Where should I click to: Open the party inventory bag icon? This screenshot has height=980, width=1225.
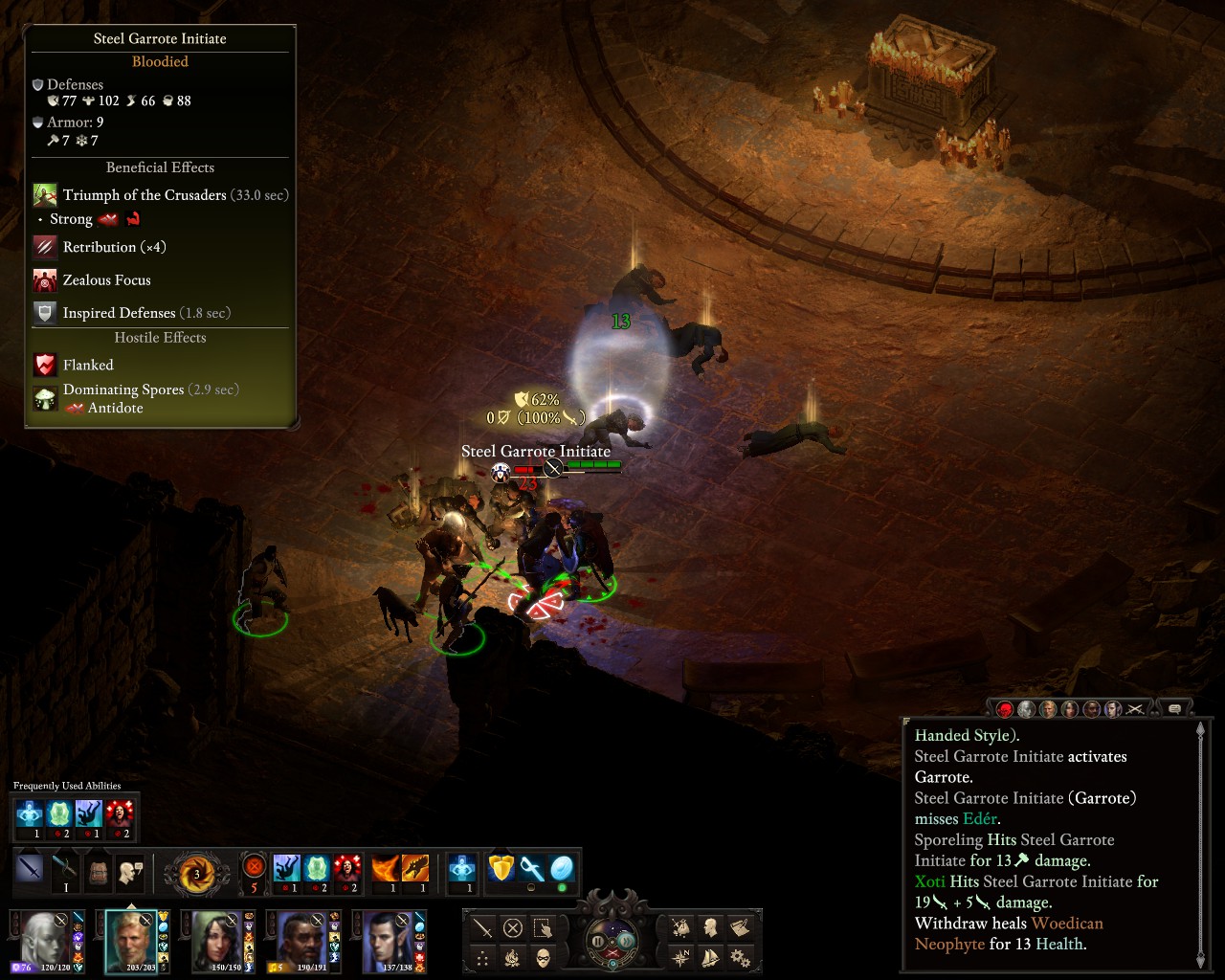point(681,927)
